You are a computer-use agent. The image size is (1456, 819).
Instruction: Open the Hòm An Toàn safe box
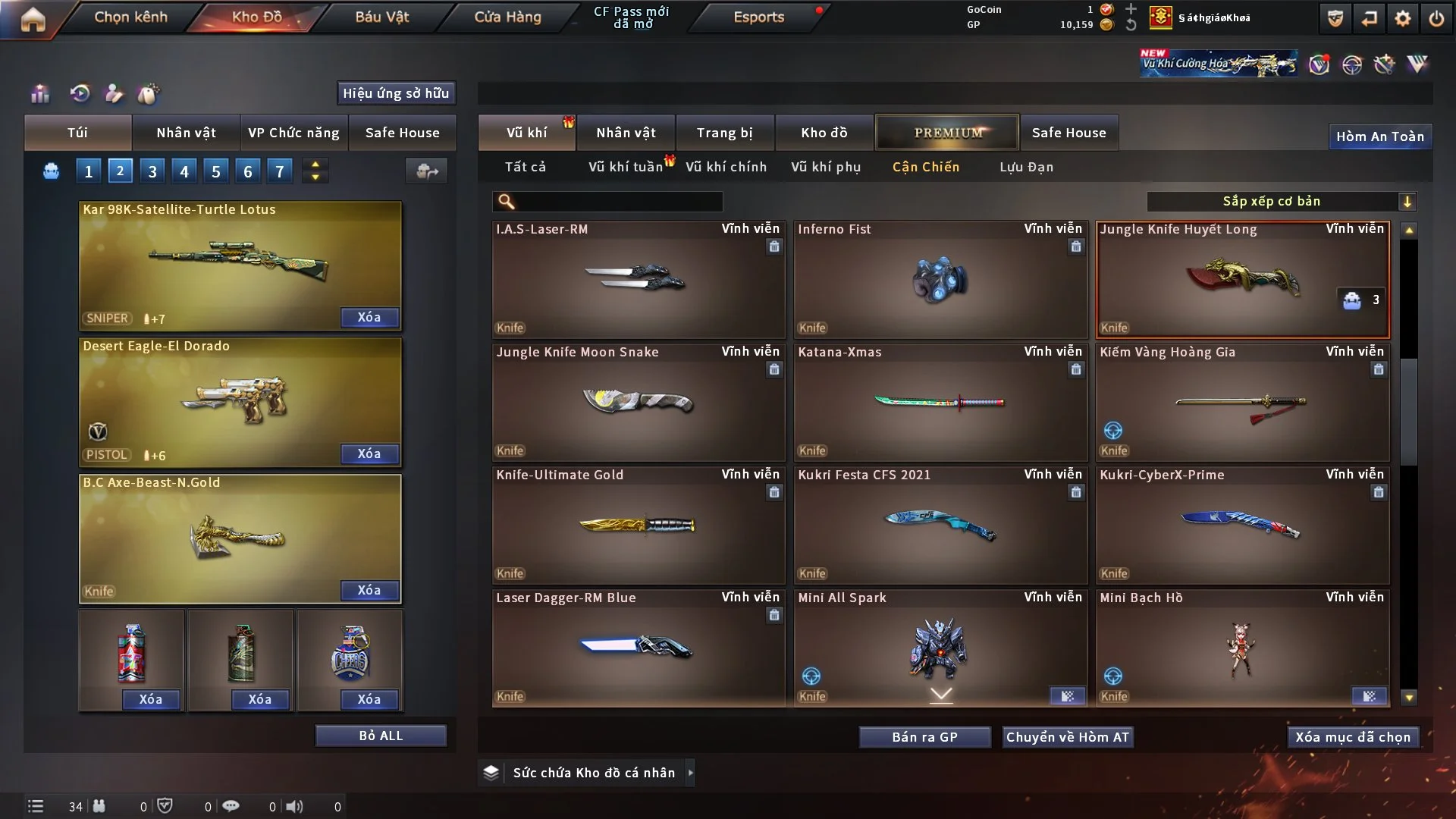point(1379,136)
